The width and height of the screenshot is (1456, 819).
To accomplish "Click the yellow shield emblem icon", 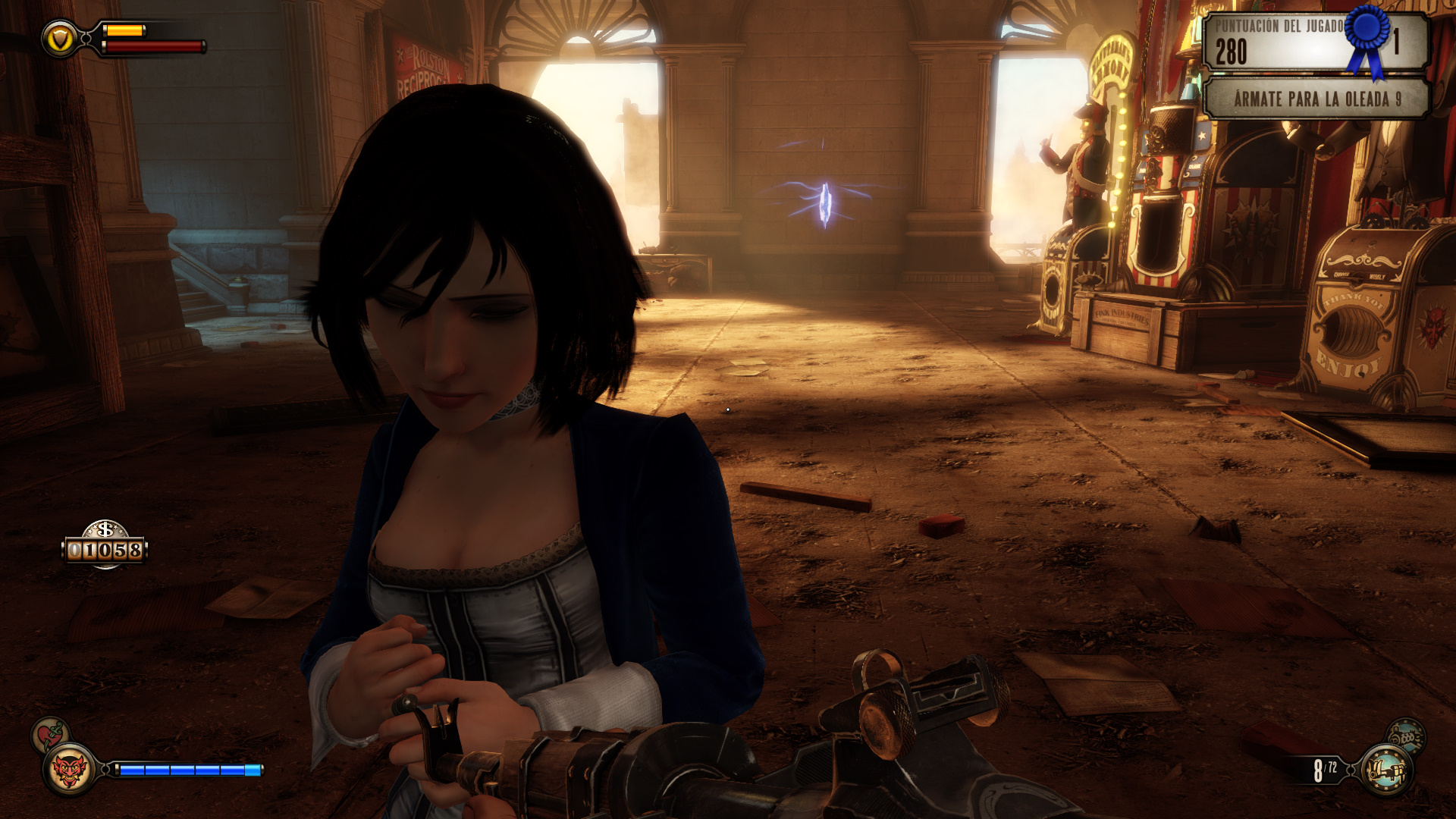I will 60,39.
